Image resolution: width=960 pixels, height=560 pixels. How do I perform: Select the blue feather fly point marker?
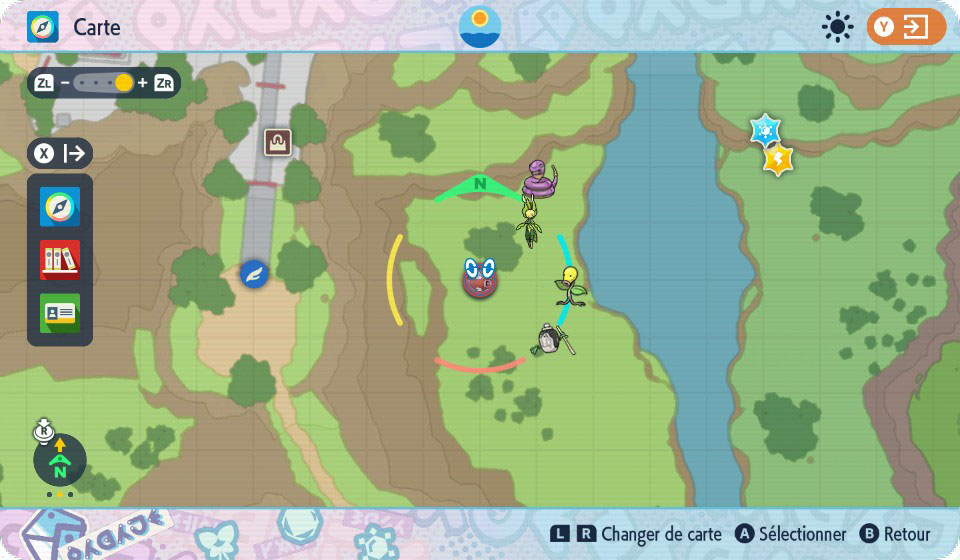[254, 273]
